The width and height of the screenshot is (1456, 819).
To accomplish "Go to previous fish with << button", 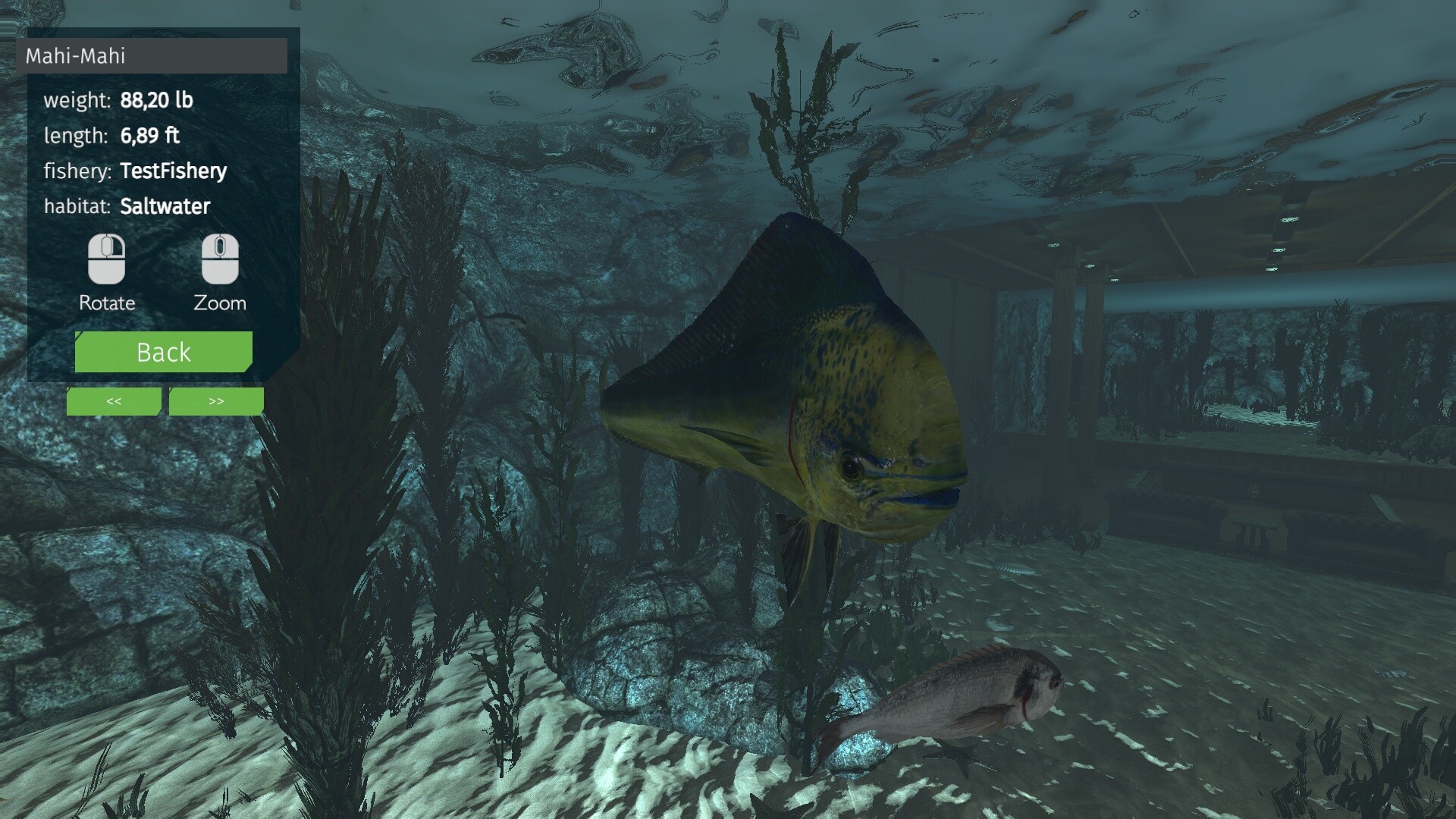I will [113, 401].
